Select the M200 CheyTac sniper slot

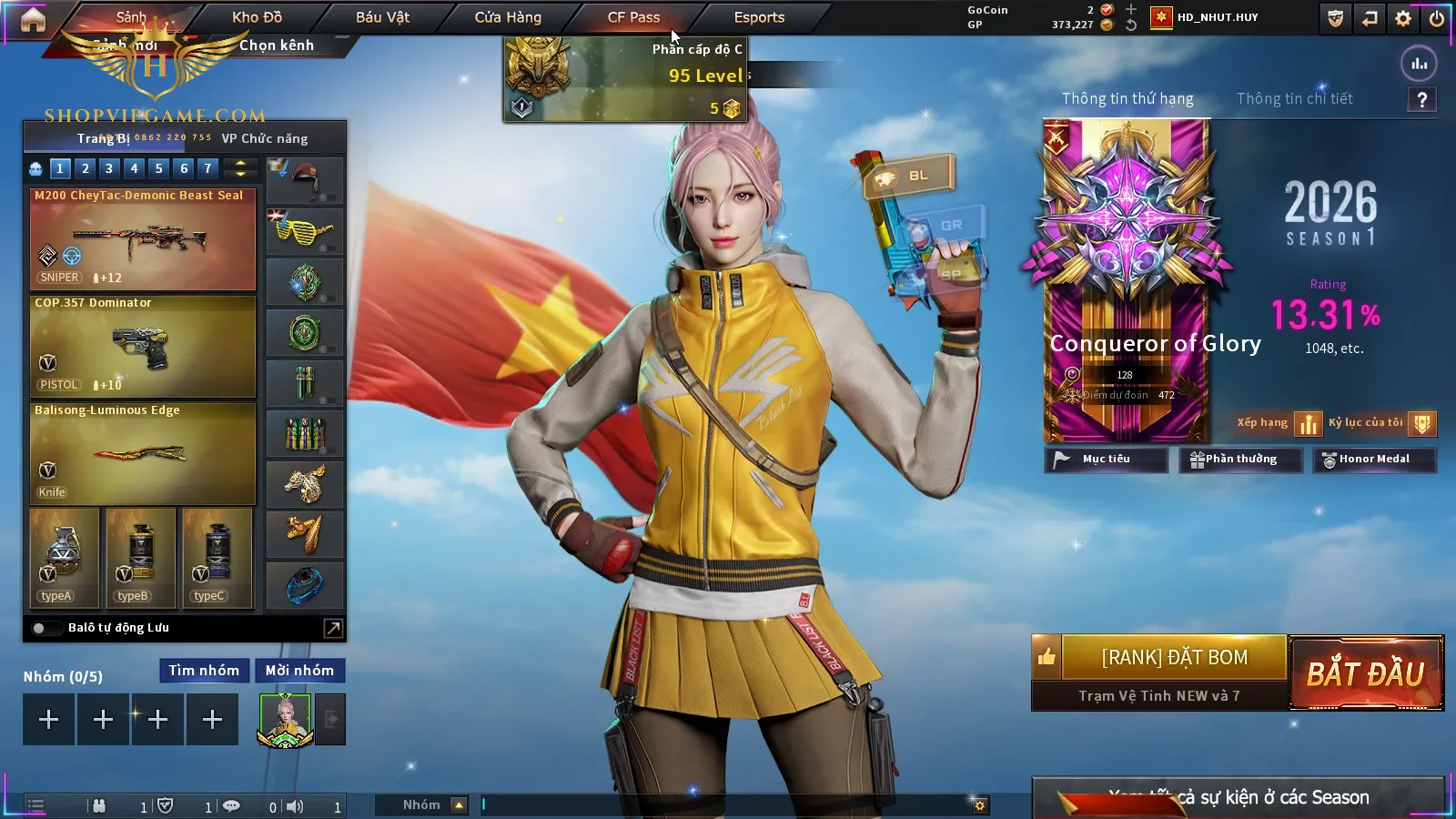point(143,239)
